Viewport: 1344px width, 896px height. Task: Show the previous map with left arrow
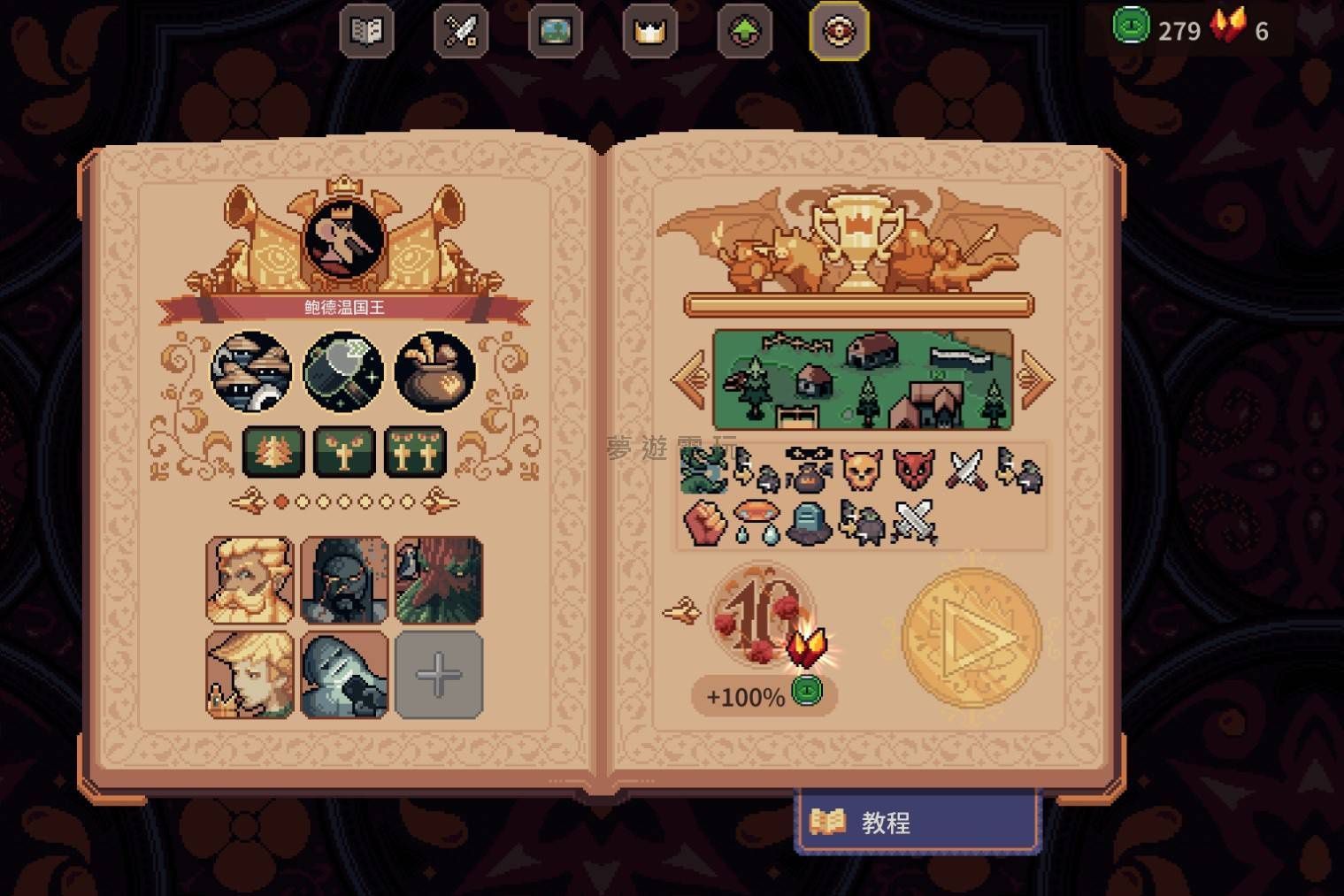click(689, 379)
